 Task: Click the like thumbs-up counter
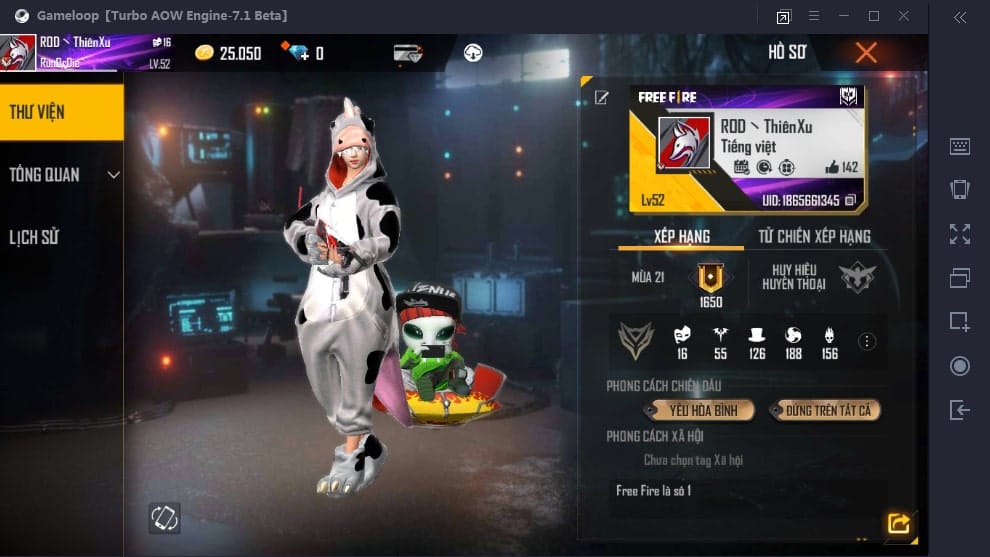(x=842, y=167)
